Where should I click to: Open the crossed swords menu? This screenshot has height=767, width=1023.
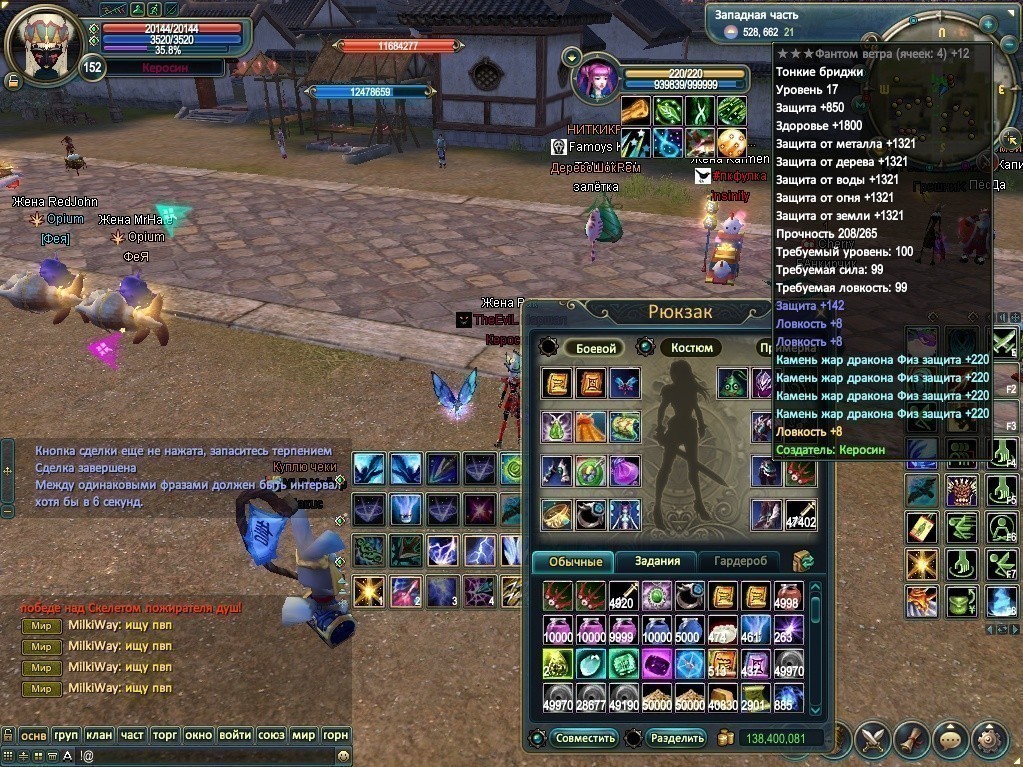point(873,739)
